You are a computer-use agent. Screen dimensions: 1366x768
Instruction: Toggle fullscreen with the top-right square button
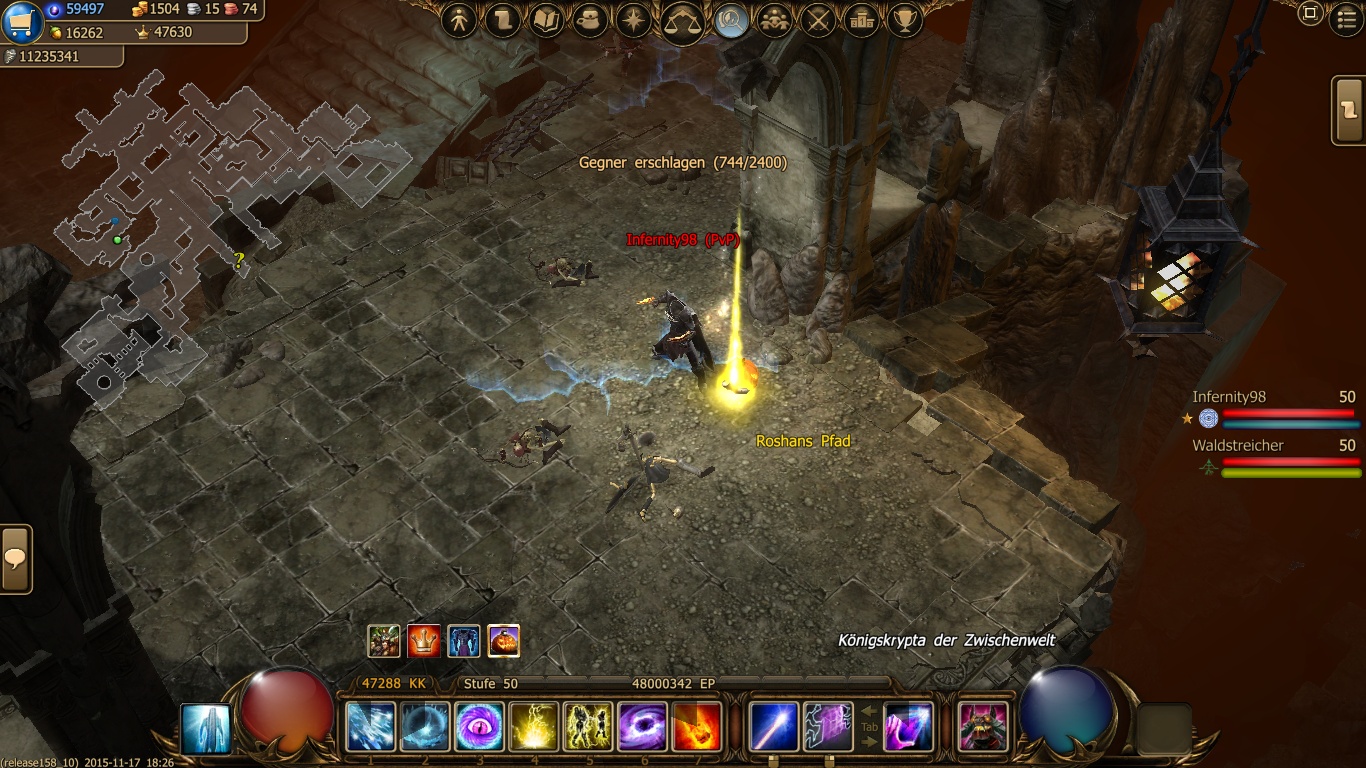[x=1310, y=14]
